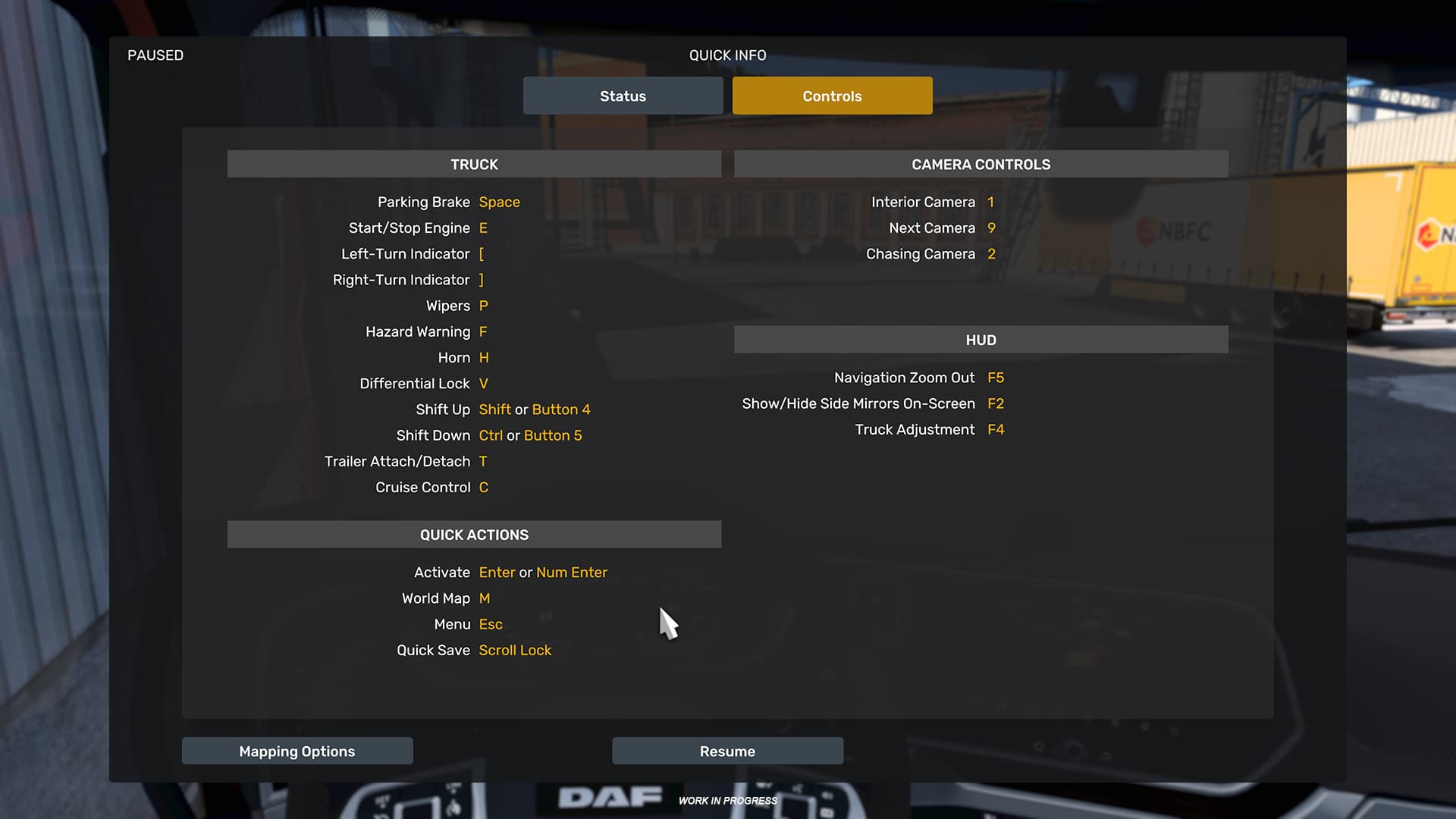Screen dimensions: 1456x819
Task: Click the Interior Camera binding
Action: [x=992, y=202]
